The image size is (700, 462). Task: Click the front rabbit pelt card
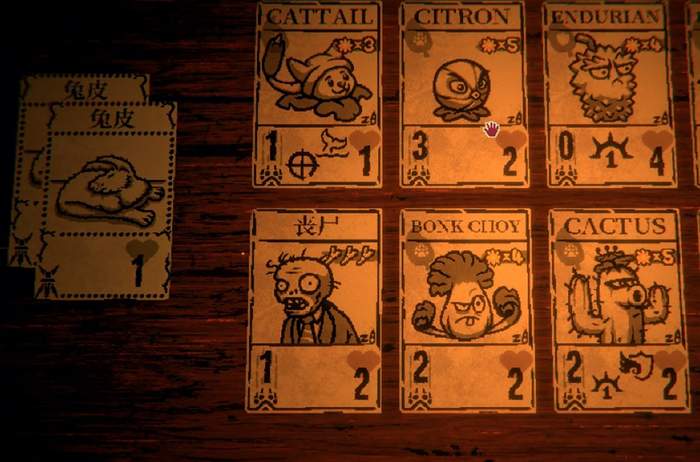point(106,200)
